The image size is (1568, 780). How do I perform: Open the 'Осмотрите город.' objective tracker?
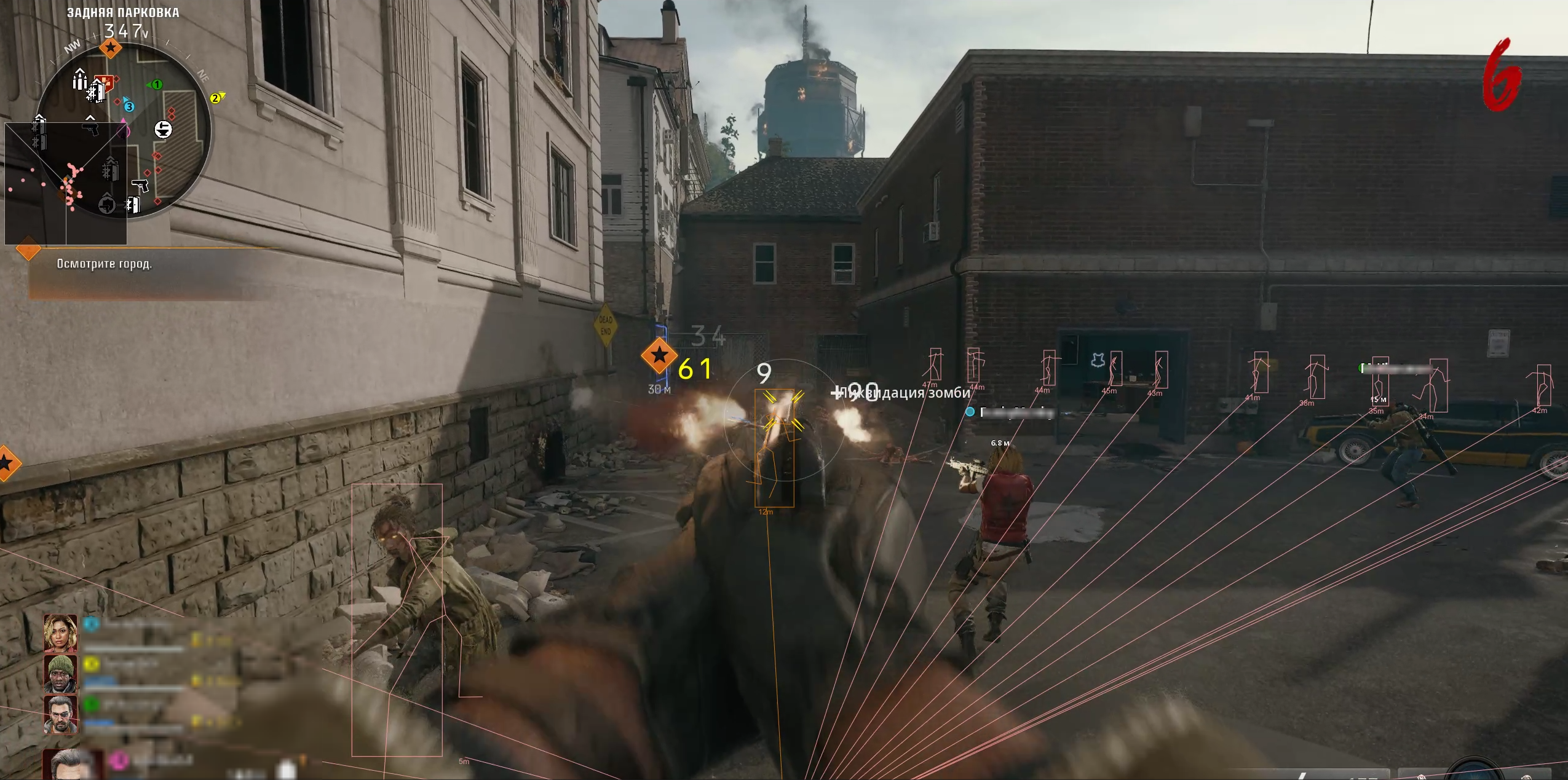(x=105, y=264)
